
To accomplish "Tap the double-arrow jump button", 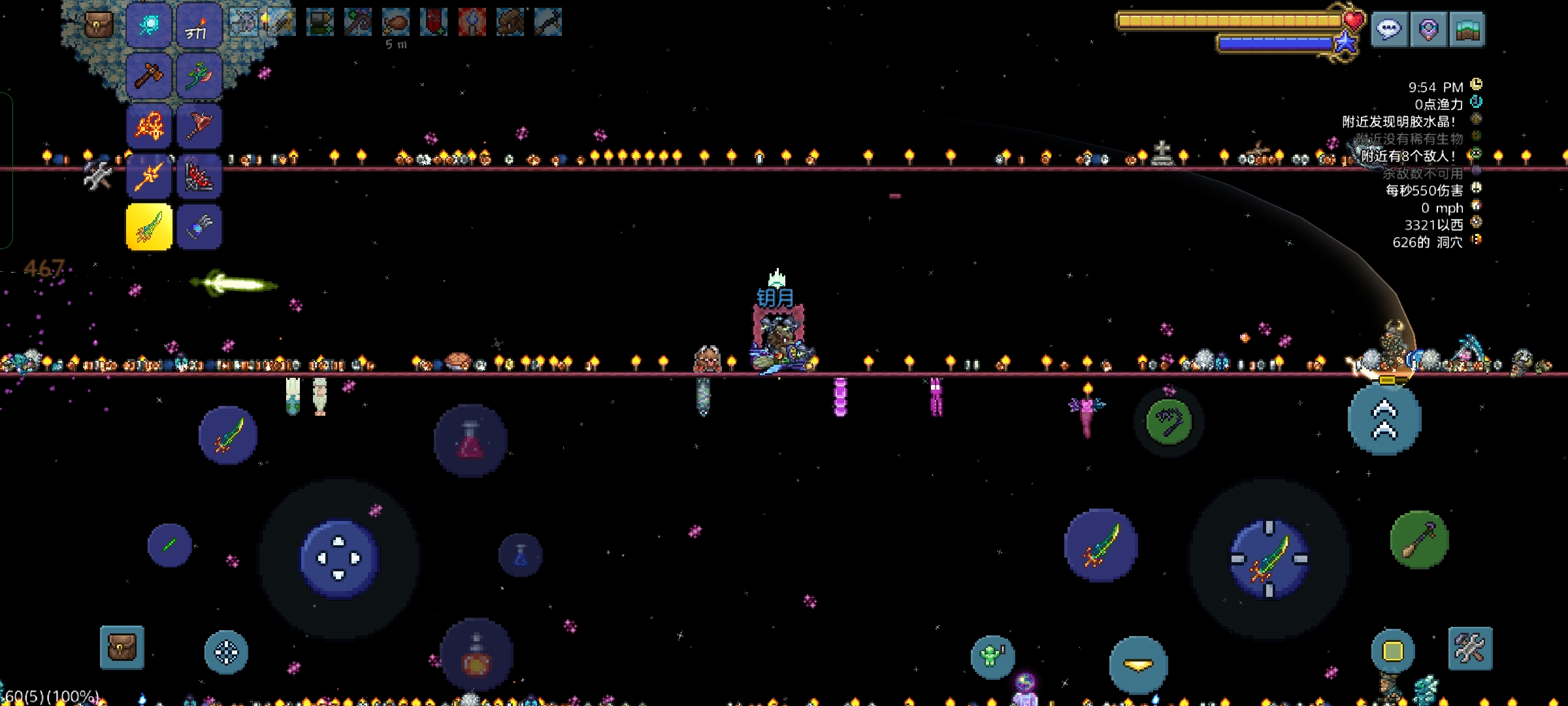I will [1384, 420].
